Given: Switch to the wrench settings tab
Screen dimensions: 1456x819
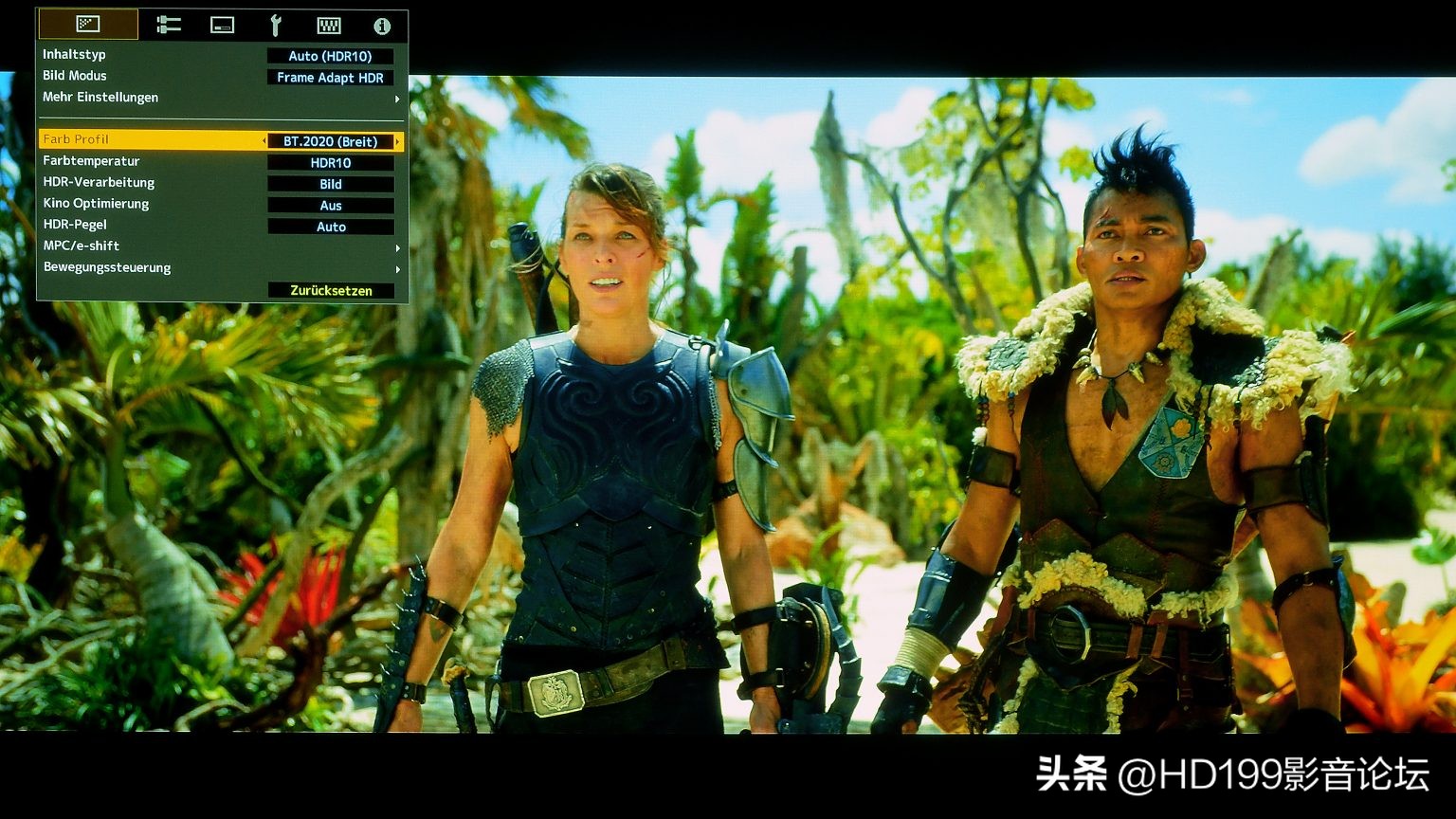Looking at the screenshot, I should click(276, 26).
